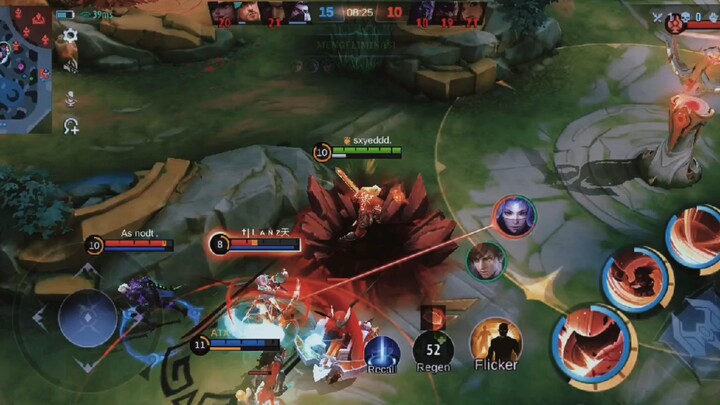The height and width of the screenshot is (405, 720).
Task: Activate the topmost red skill on the edge
Action: (695, 237)
